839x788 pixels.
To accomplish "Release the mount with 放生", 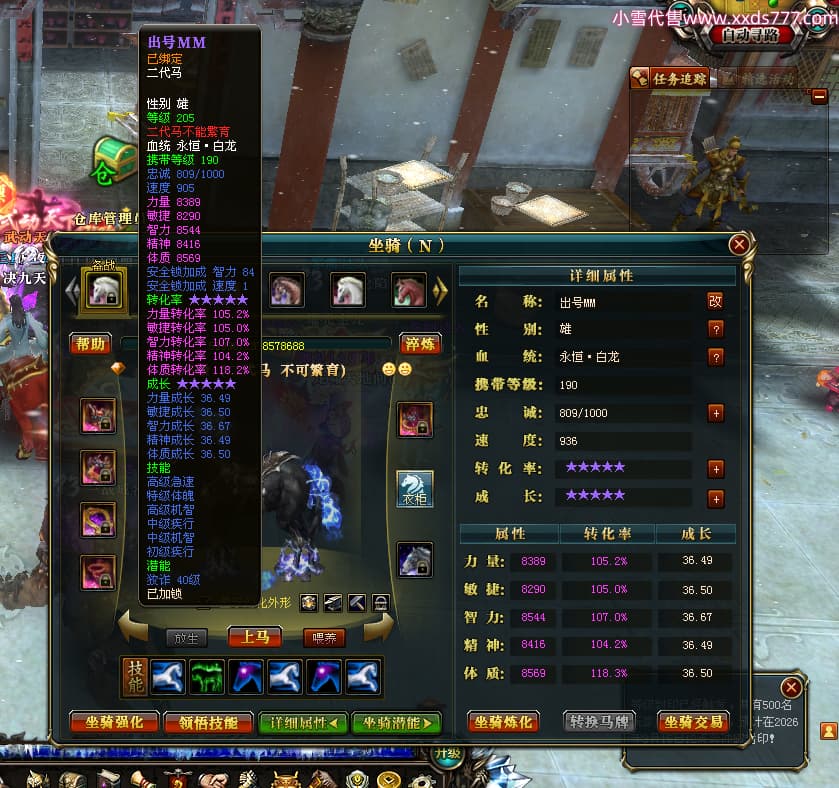I will [186, 637].
